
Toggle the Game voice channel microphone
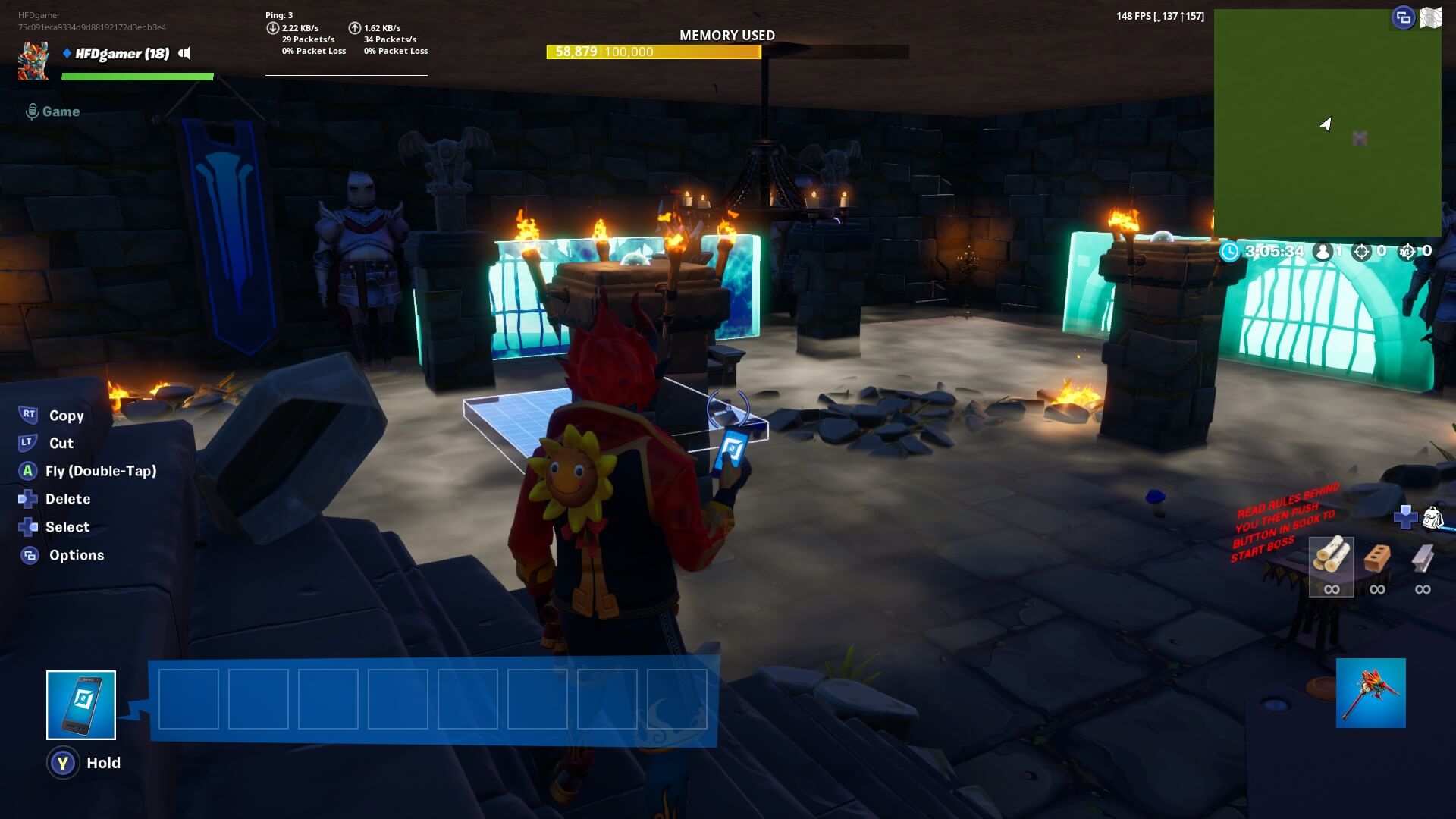point(32,111)
